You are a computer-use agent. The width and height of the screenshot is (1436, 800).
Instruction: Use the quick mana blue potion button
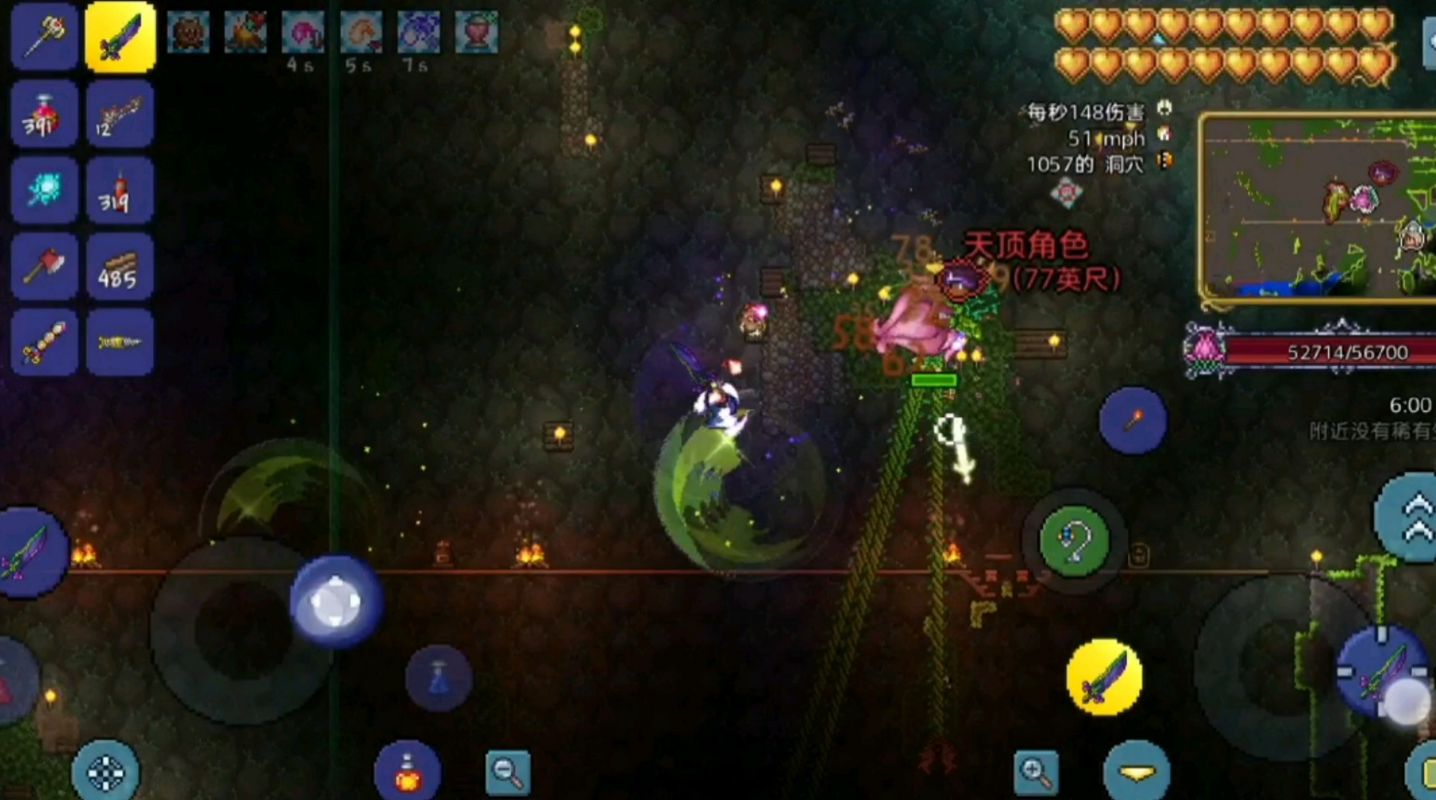(439, 678)
